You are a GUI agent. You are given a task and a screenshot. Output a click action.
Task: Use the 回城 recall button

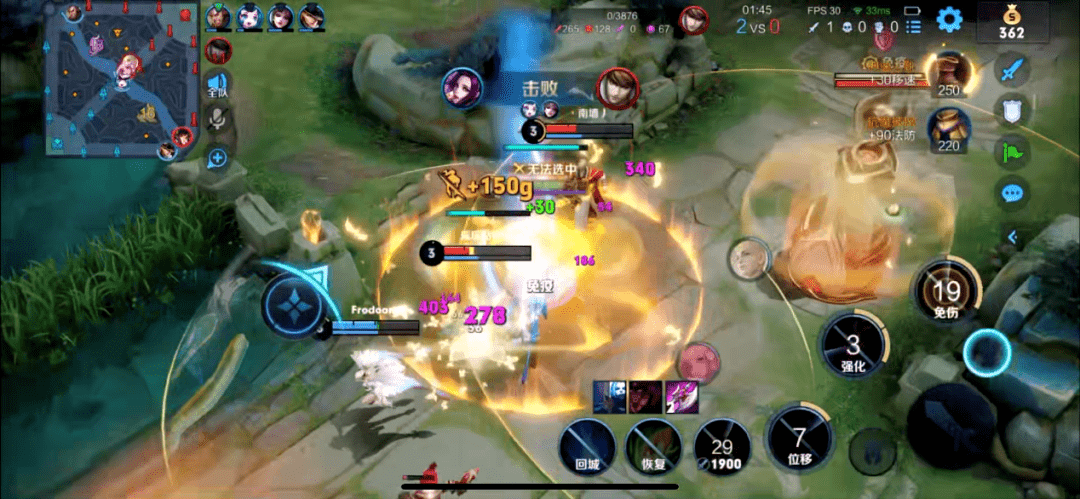[x=587, y=447]
